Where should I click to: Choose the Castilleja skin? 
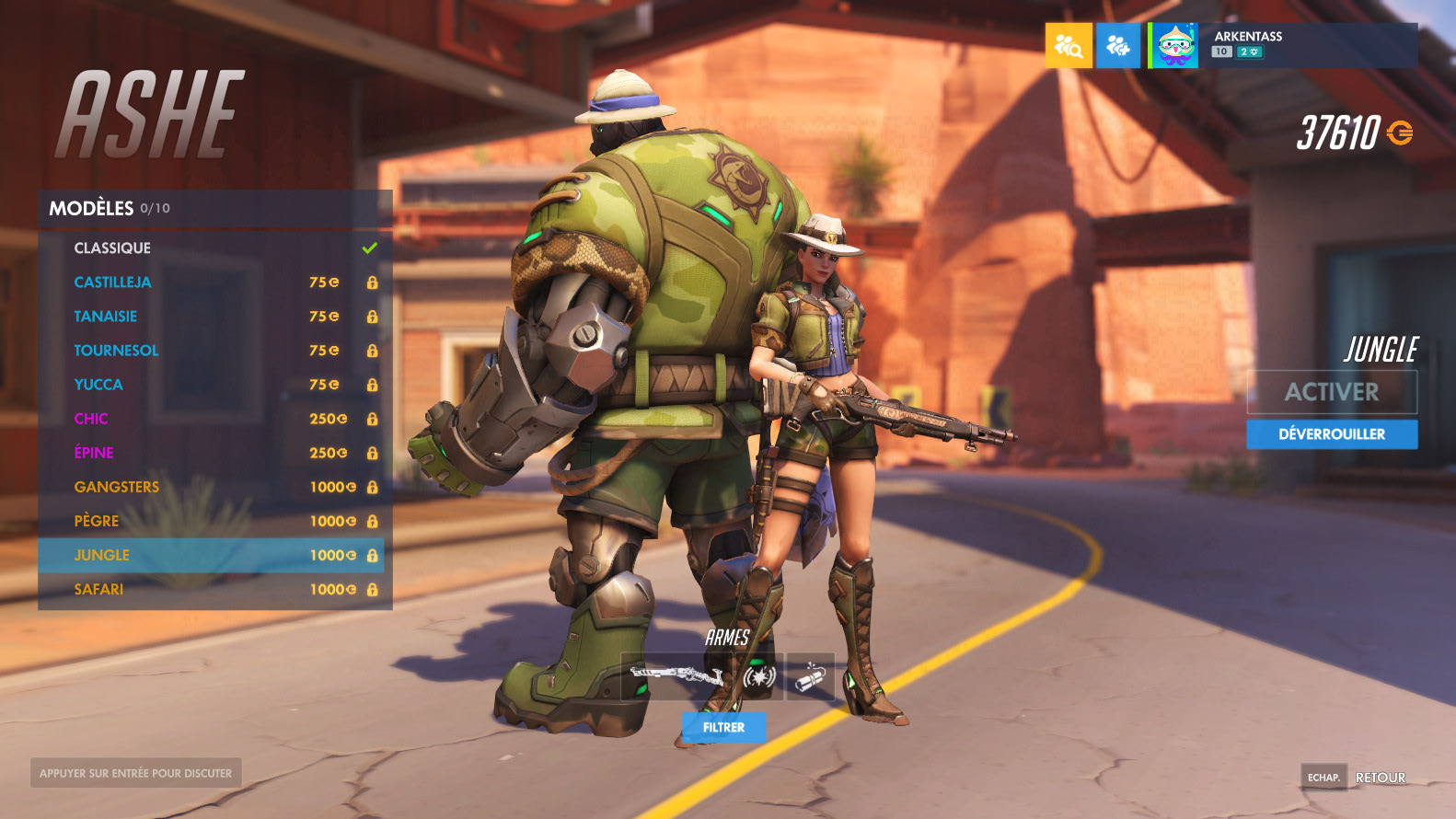(x=211, y=283)
